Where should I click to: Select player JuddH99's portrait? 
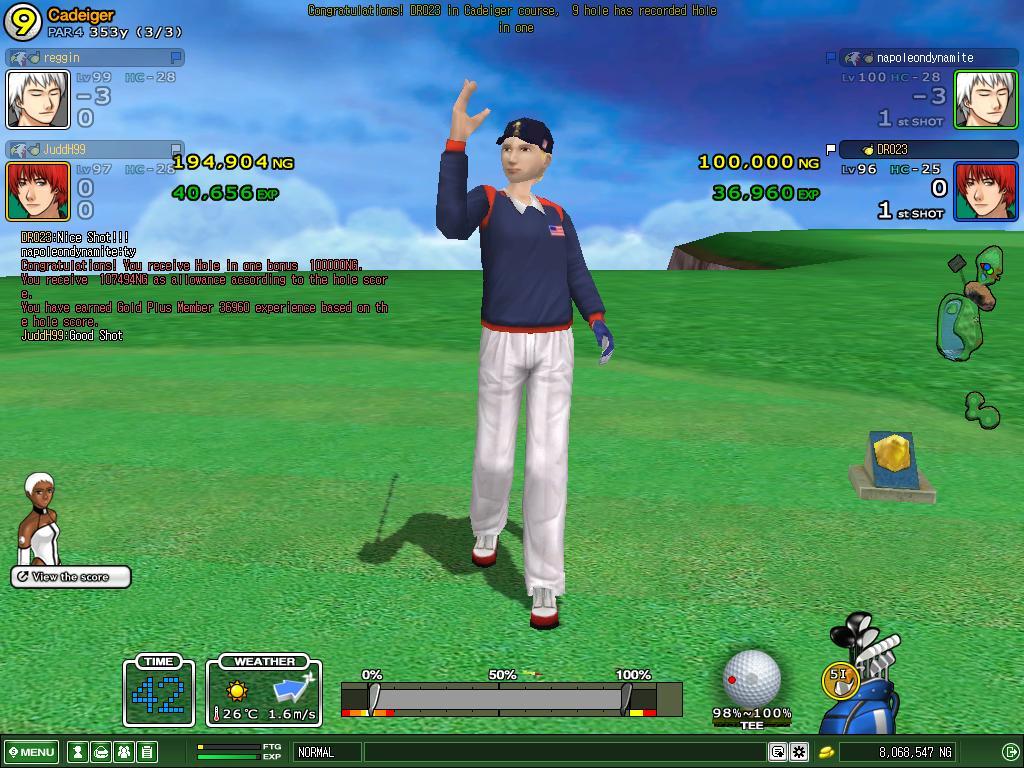pos(38,191)
